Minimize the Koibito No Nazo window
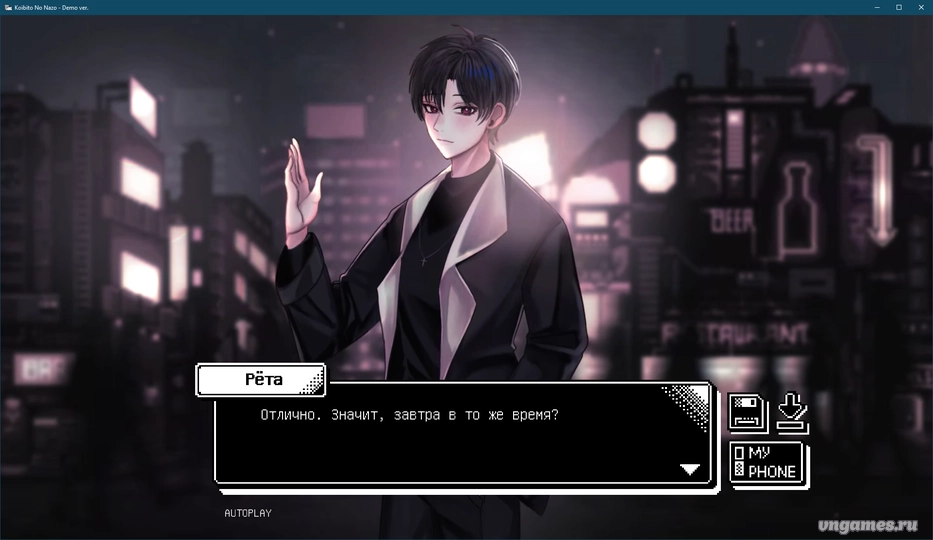 coord(876,7)
